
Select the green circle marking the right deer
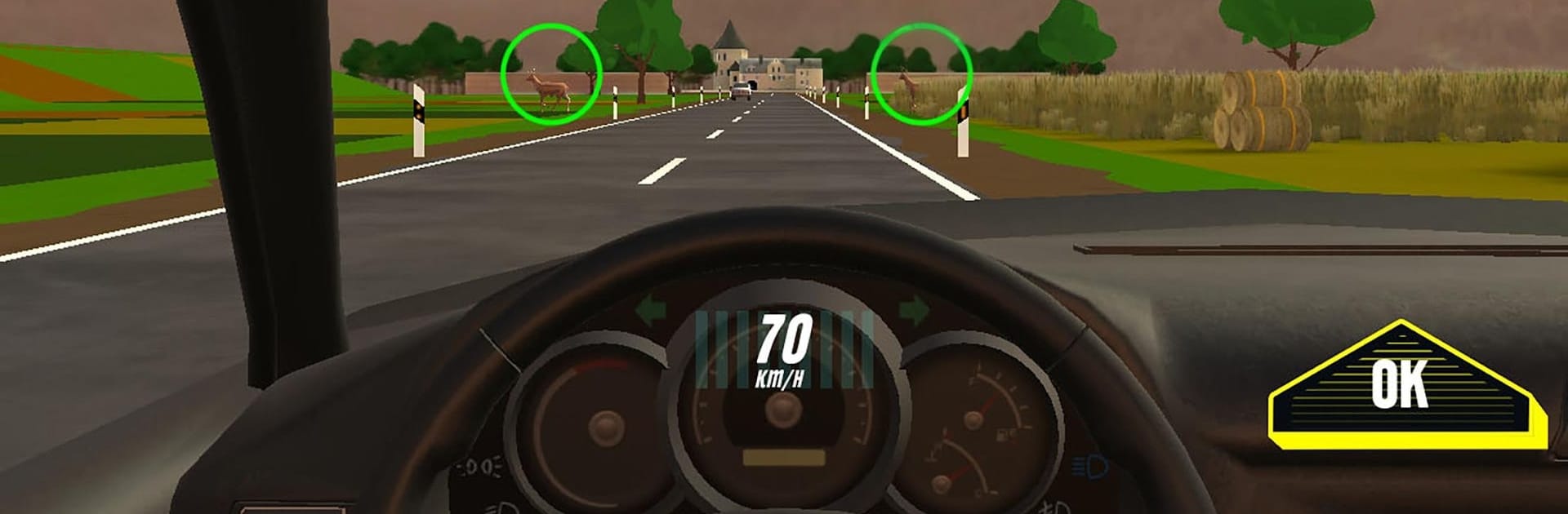pyautogui.click(x=921, y=74)
